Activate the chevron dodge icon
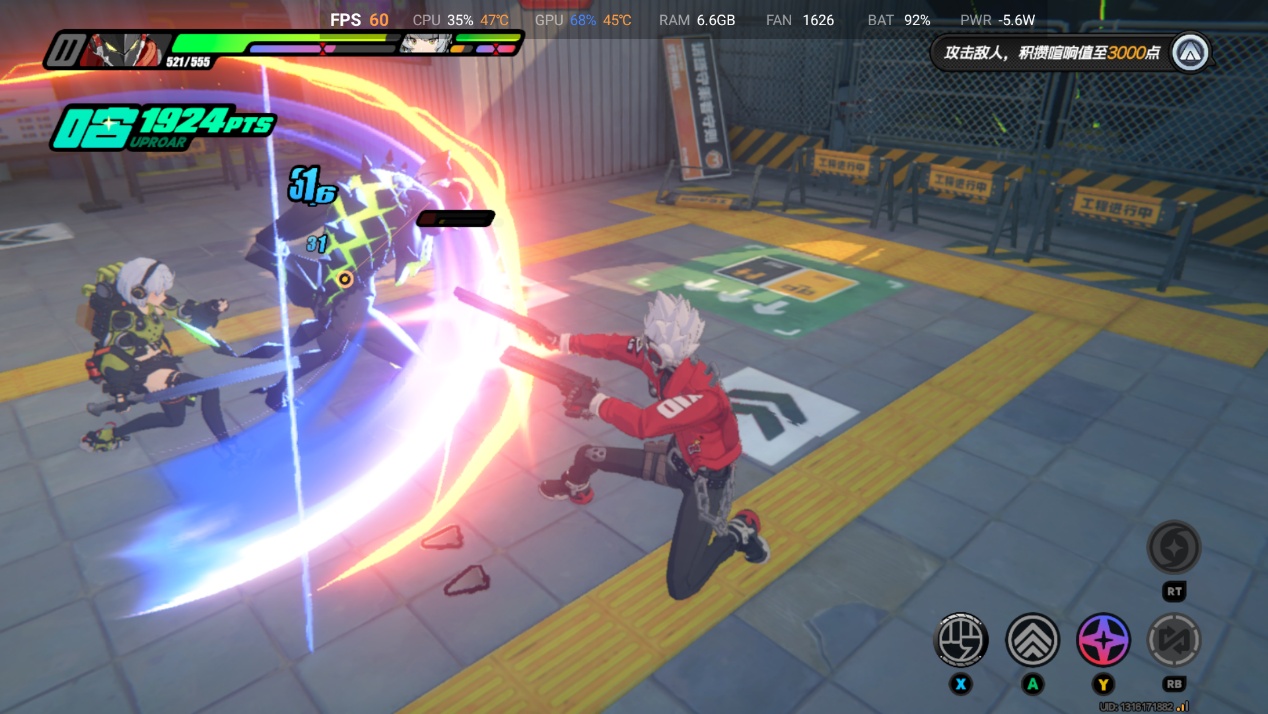This screenshot has height=714, width=1268. pyautogui.click(x=1032, y=640)
